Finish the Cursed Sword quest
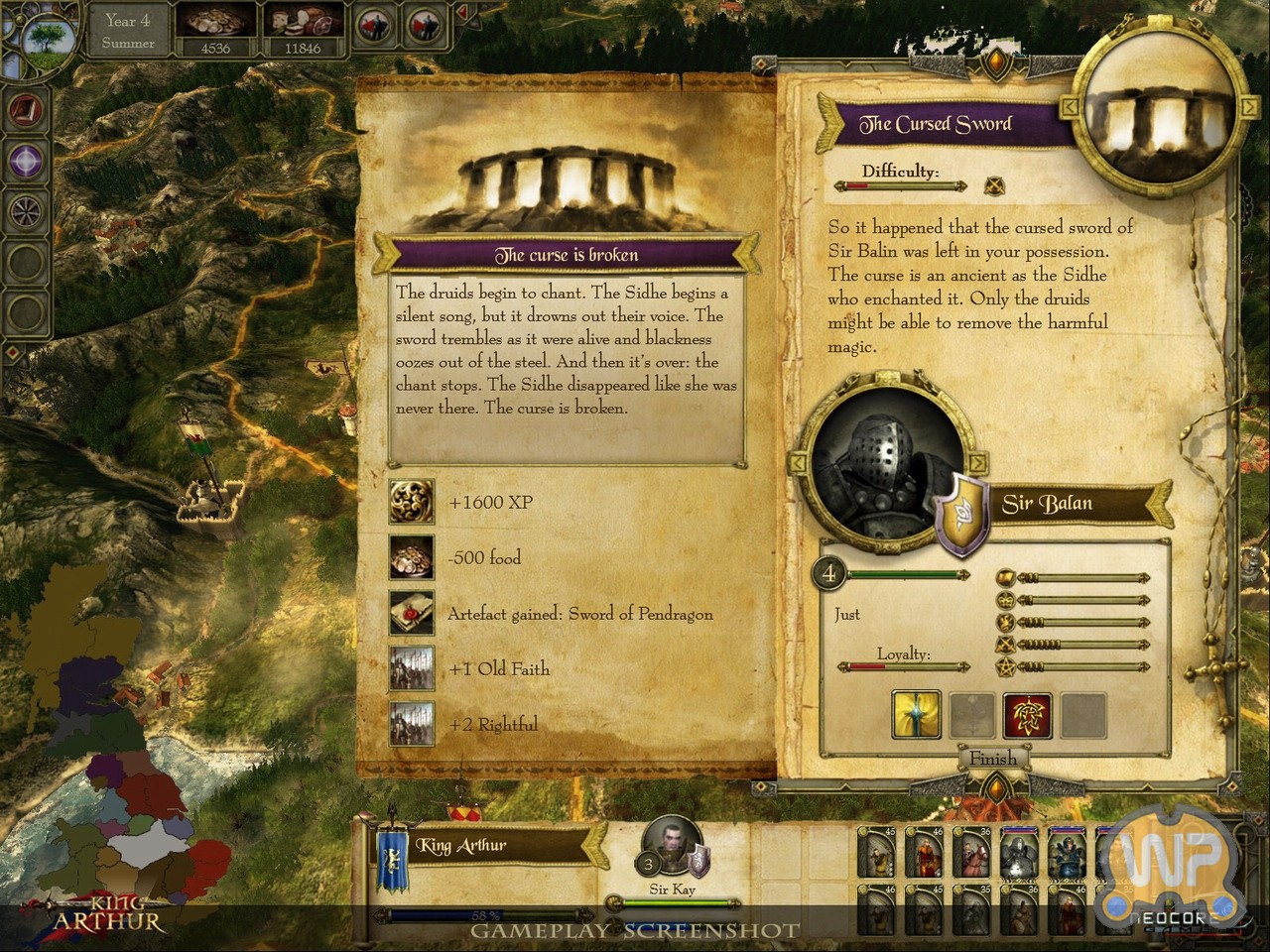The image size is (1270, 952). coord(992,759)
